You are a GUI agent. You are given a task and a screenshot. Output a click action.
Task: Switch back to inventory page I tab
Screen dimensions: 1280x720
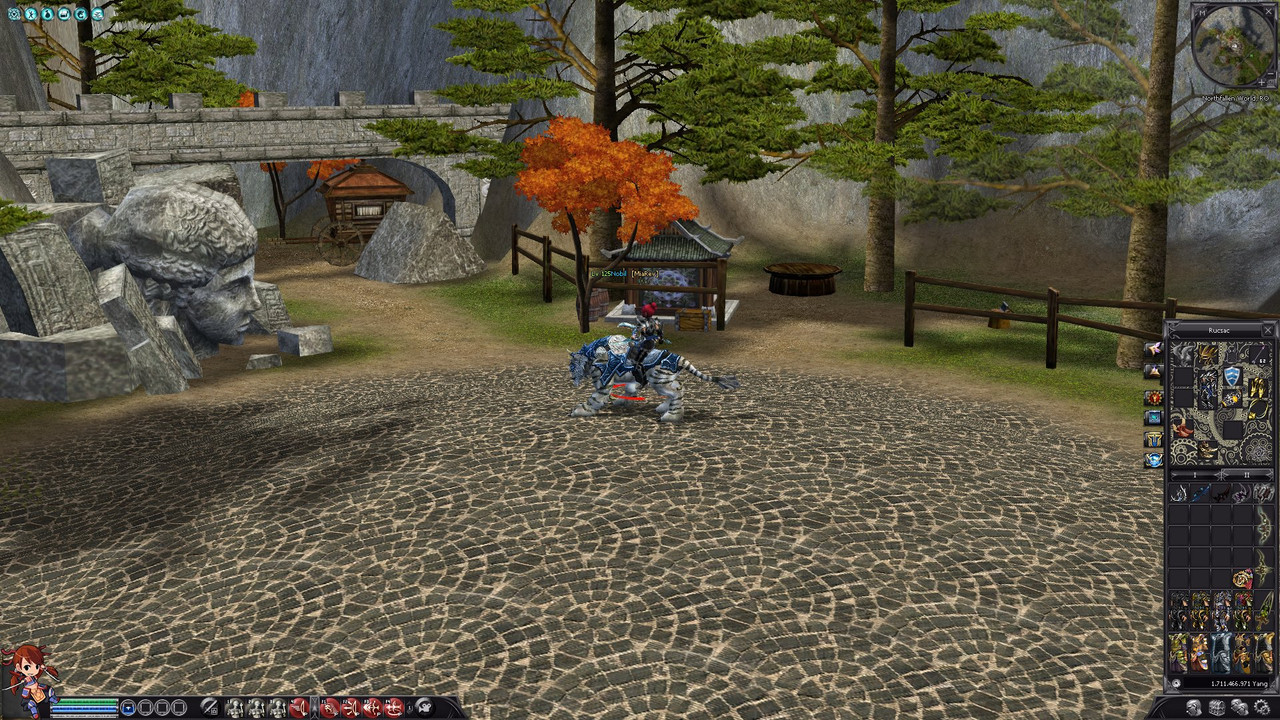1195,475
